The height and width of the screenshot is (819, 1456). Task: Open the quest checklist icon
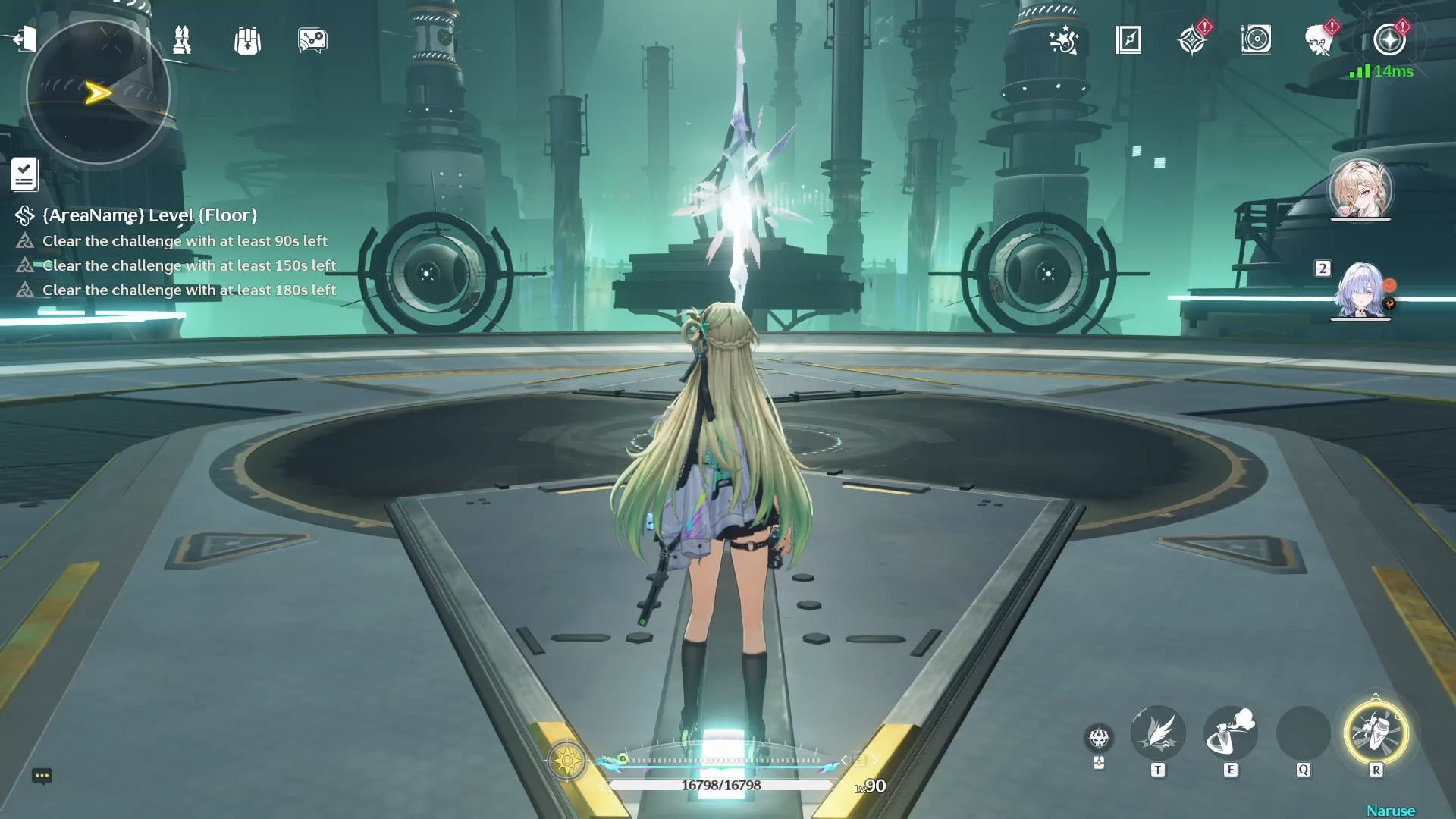[24, 174]
